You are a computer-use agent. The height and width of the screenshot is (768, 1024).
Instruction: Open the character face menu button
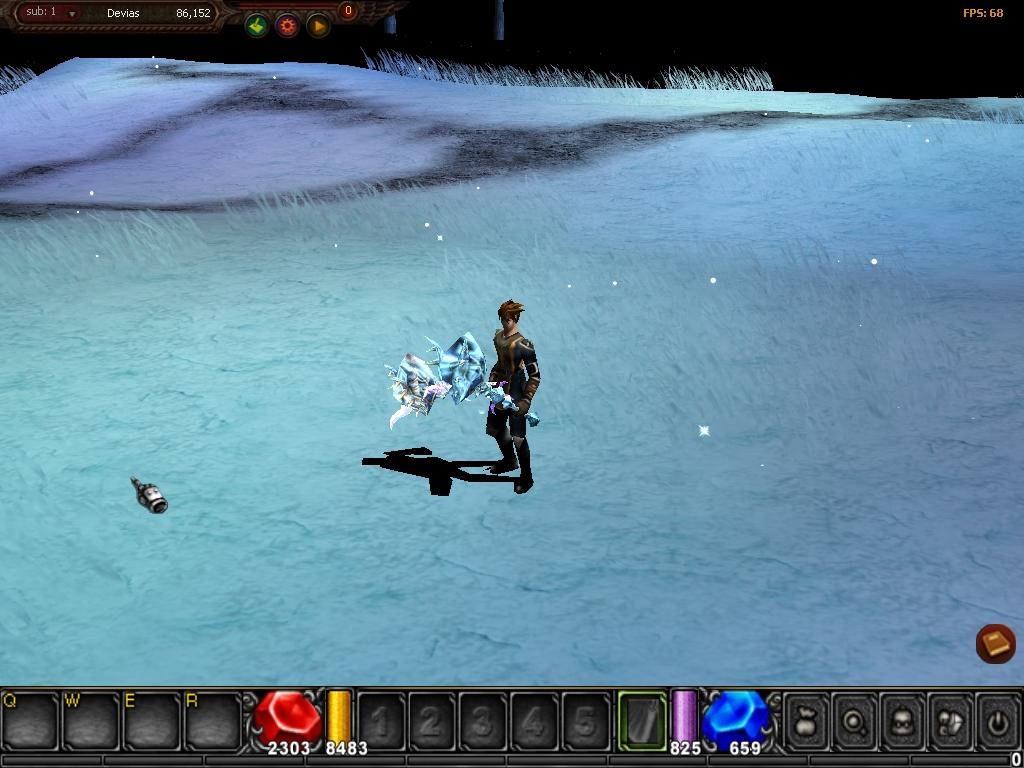pos(903,720)
